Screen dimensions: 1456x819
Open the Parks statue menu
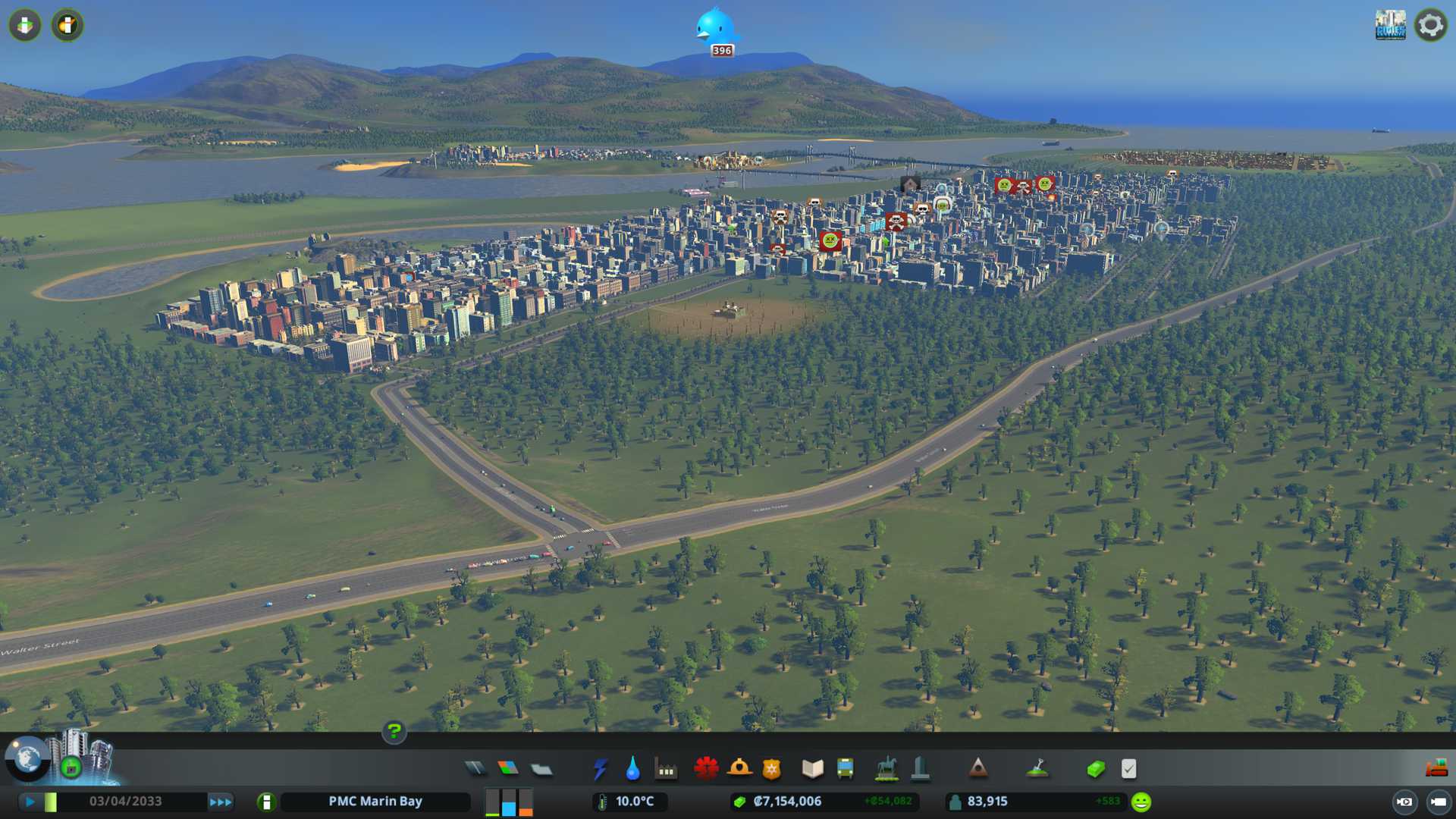pyautogui.click(x=886, y=769)
